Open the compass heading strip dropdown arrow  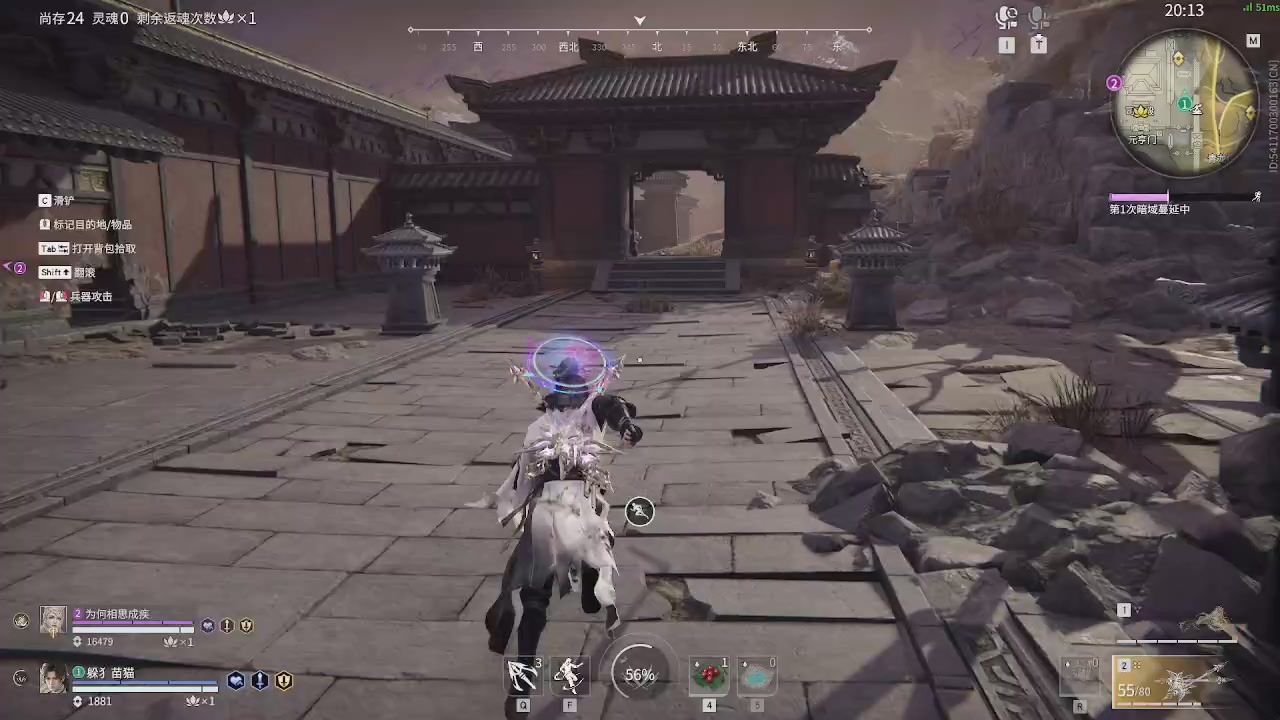click(639, 20)
